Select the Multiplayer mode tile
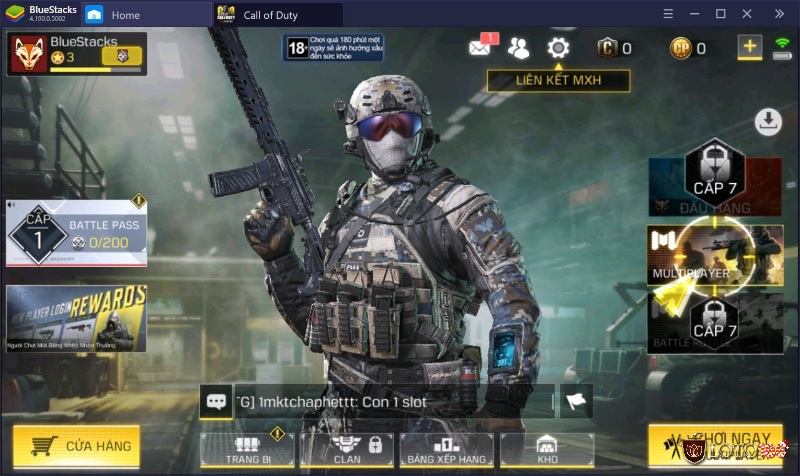The height and width of the screenshot is (476, 800). click(714, 254)
